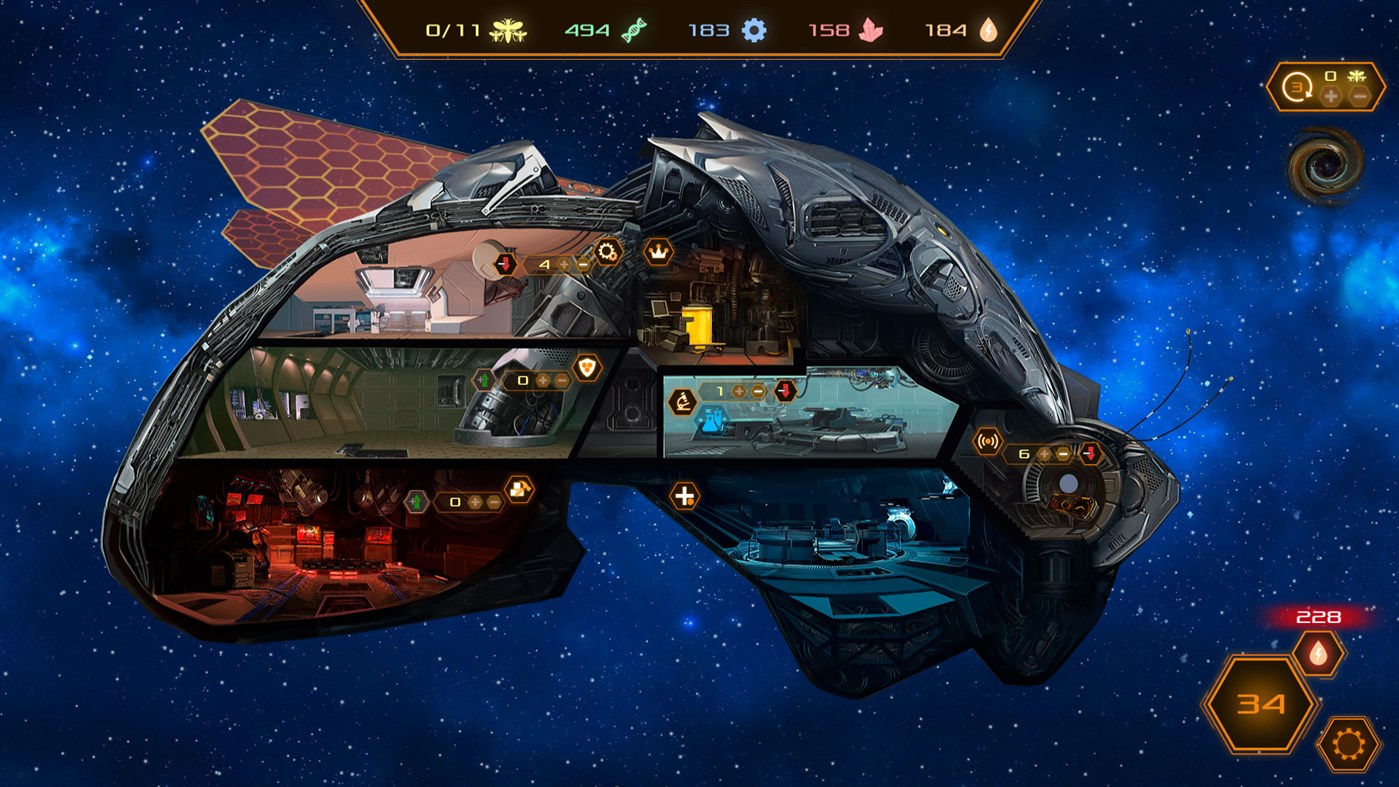Click the red toggle beside the antenna counter

(1088, 453)
